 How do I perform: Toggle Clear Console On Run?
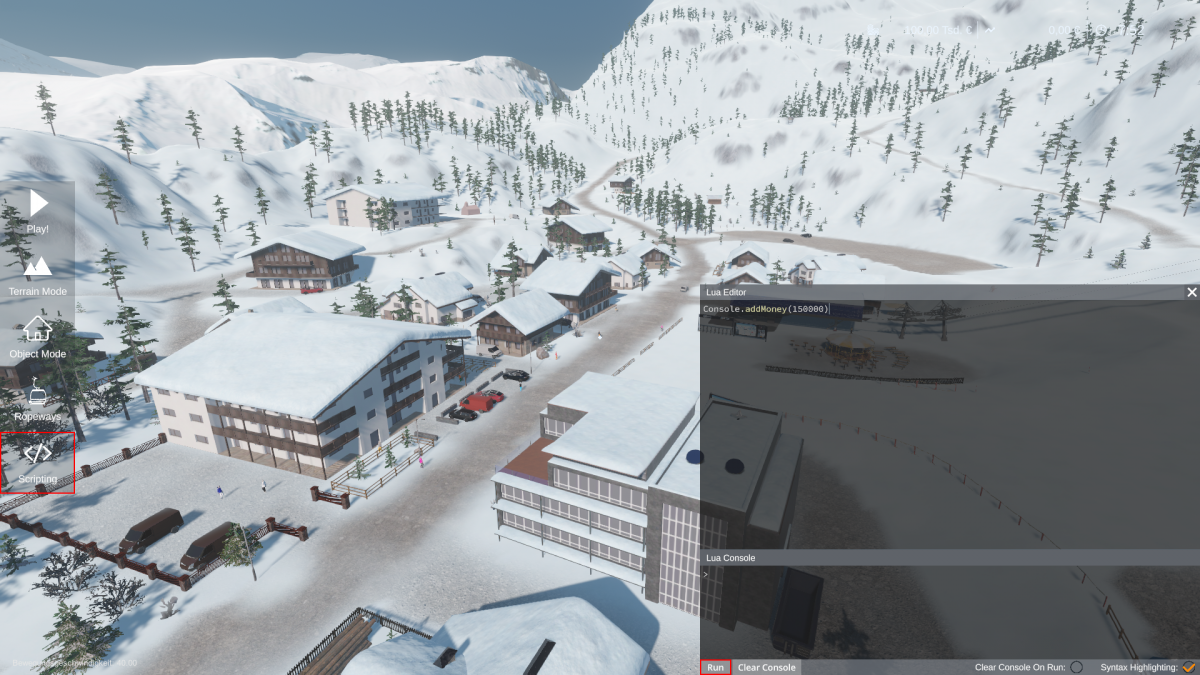pos(1076,667)
